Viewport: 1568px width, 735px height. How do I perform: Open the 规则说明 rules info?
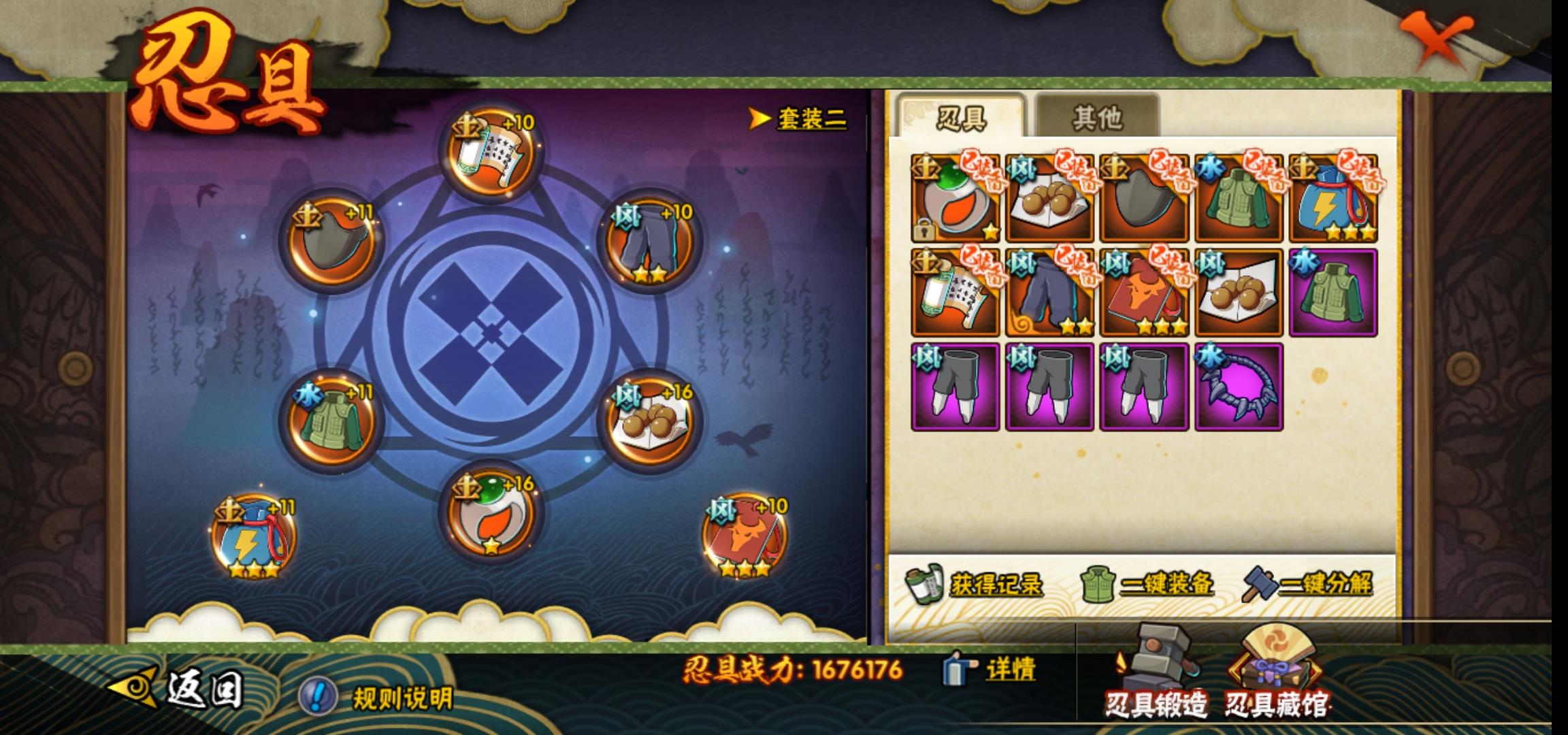[378, 697]
